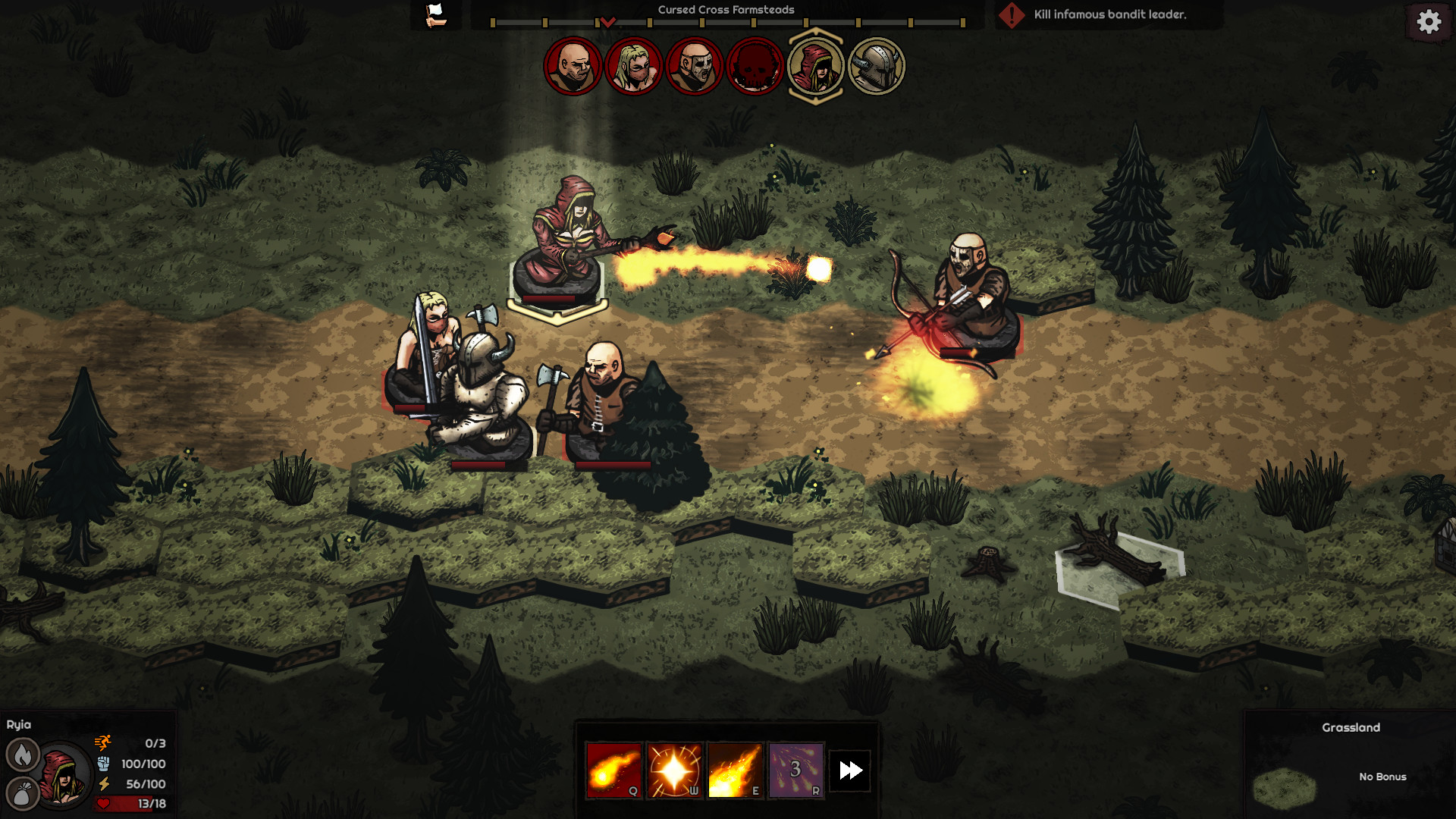This screenshot has height=819, width=1456.
Task: Click the red warning icon next to the objective
Action: pos(1014,14)
